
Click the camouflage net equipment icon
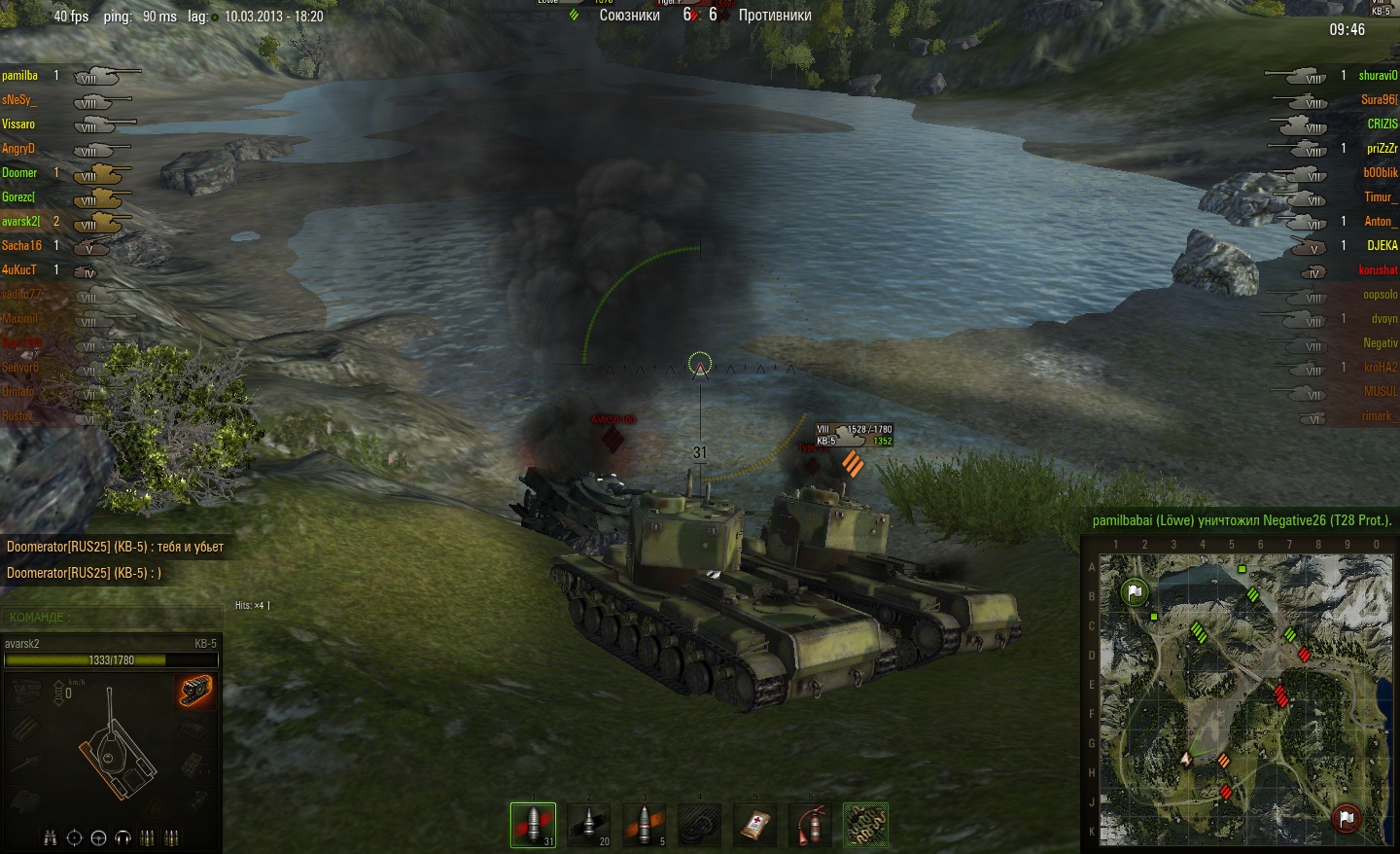[865, 825]
